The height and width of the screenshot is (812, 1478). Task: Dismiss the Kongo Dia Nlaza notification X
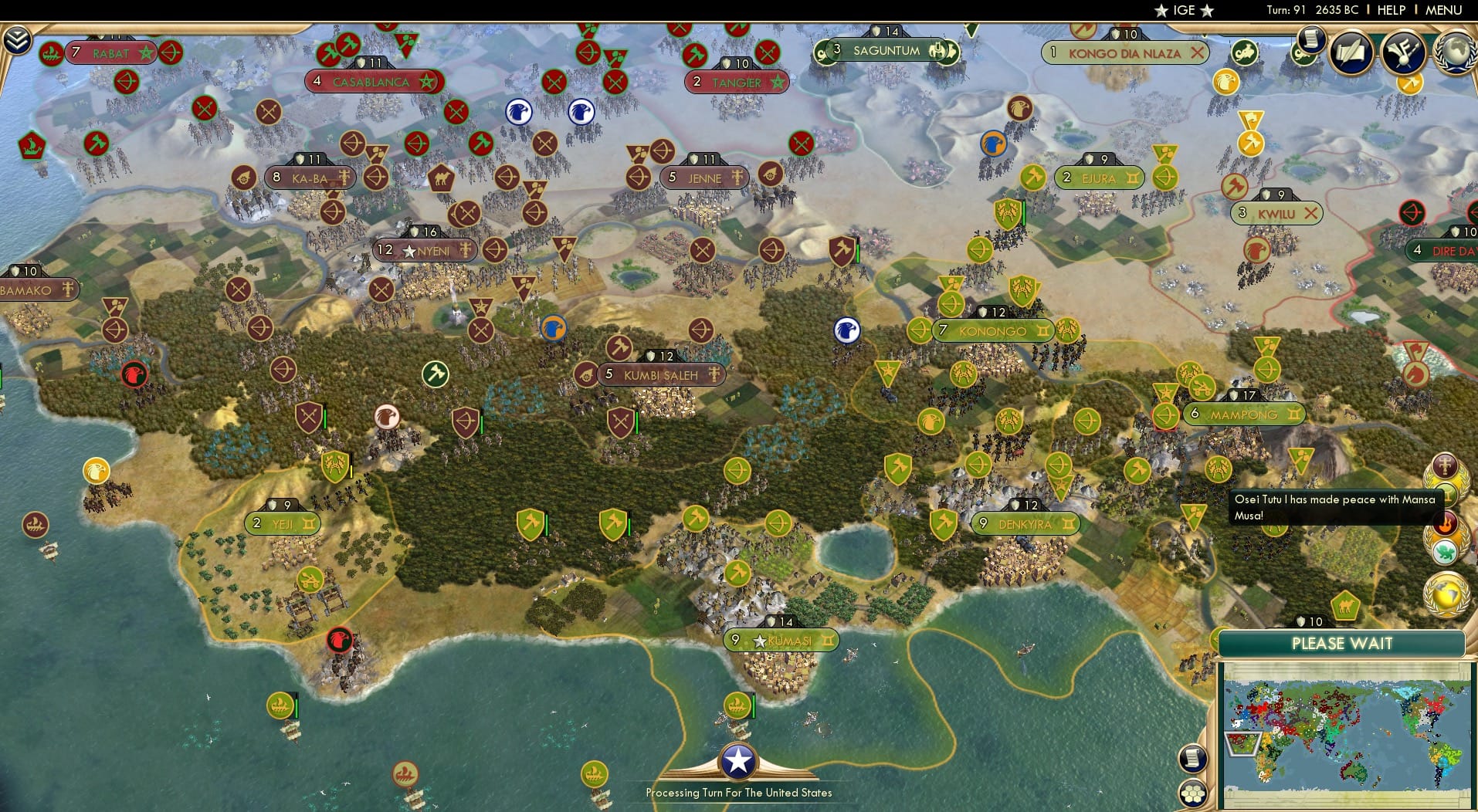tap(1198, 54)
